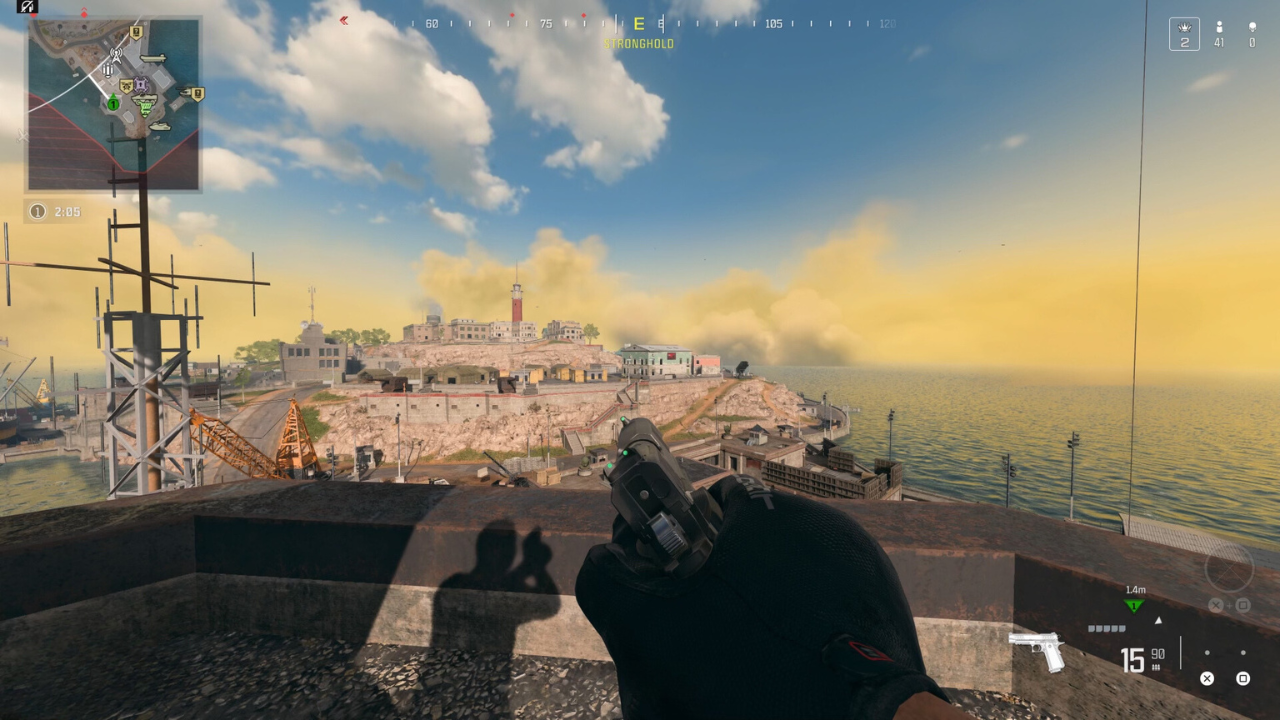Click the crossed-out aircraft restriction icon

coord(26,7)
